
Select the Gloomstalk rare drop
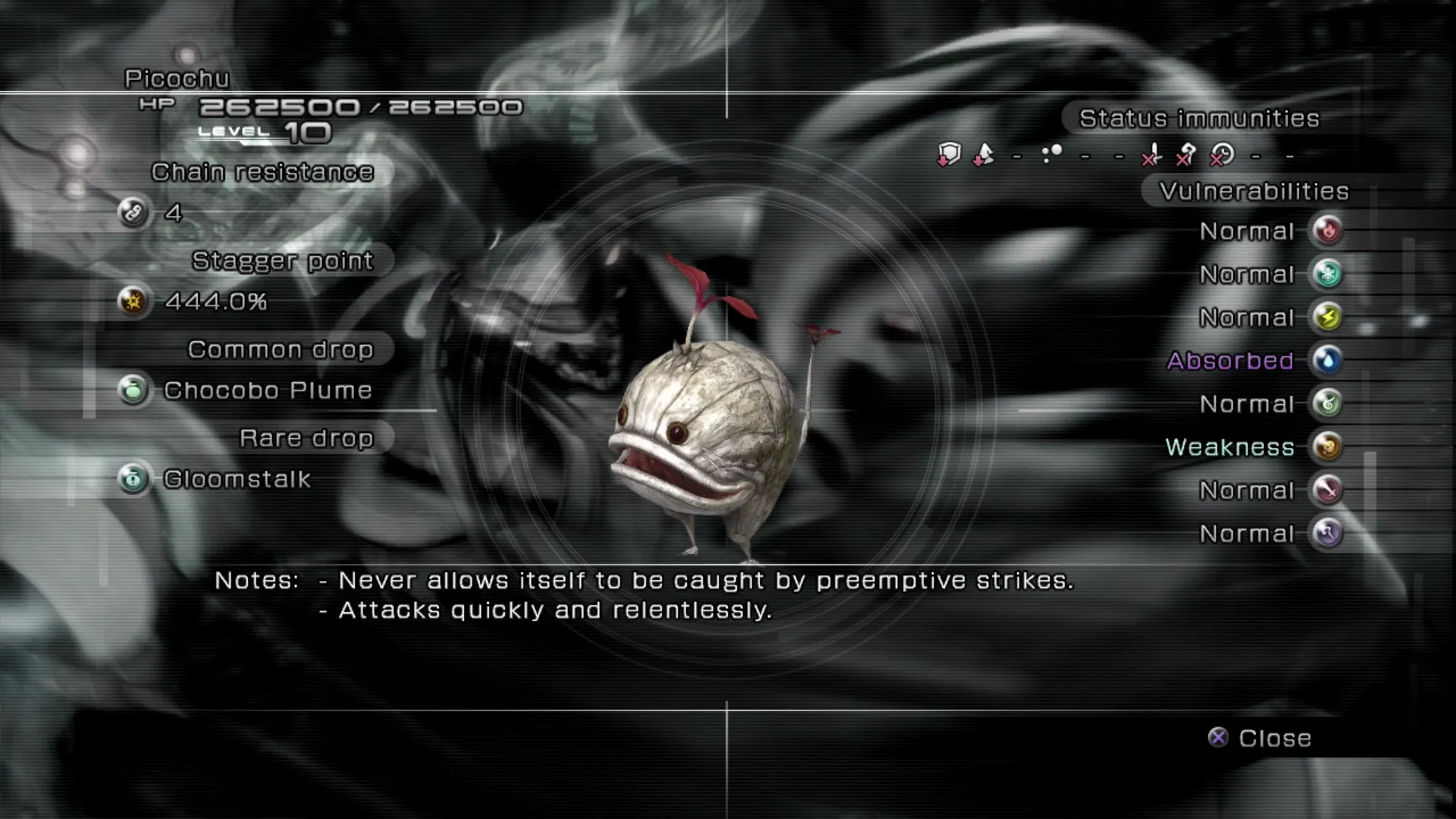click(x=237, y=479)
